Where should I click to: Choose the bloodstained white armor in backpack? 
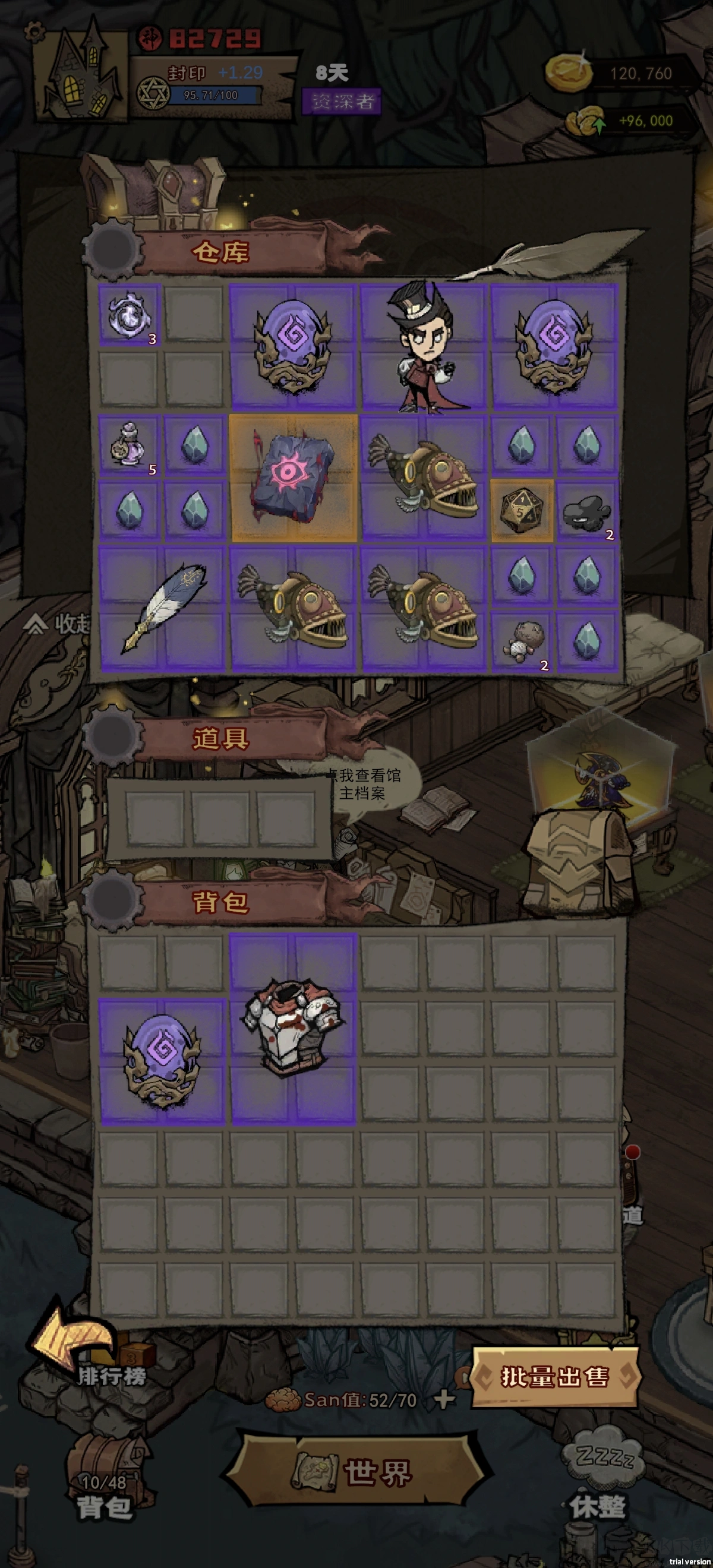(x=293, y=1029)
